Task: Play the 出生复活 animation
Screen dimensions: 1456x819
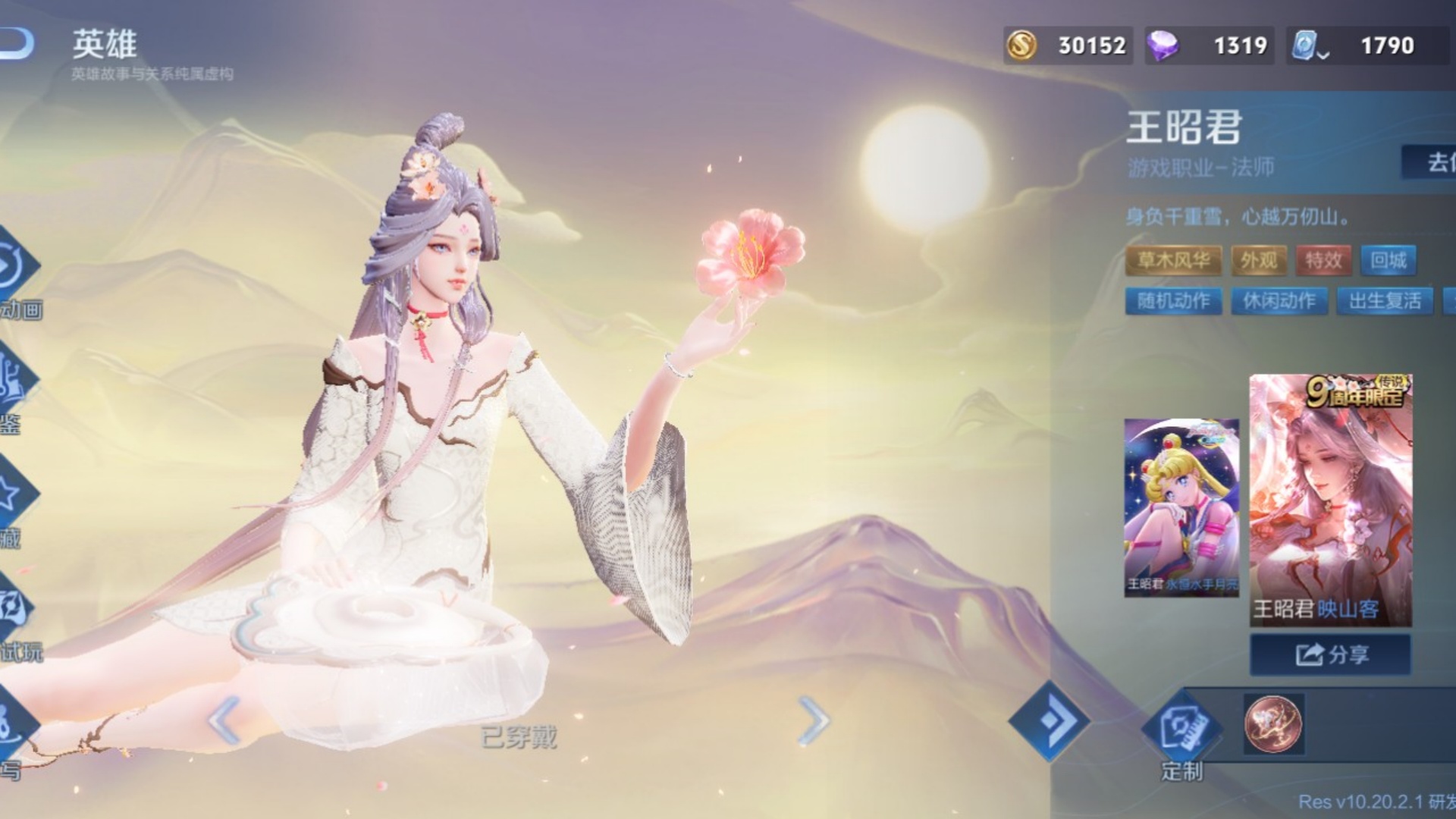Action: 1385,301
